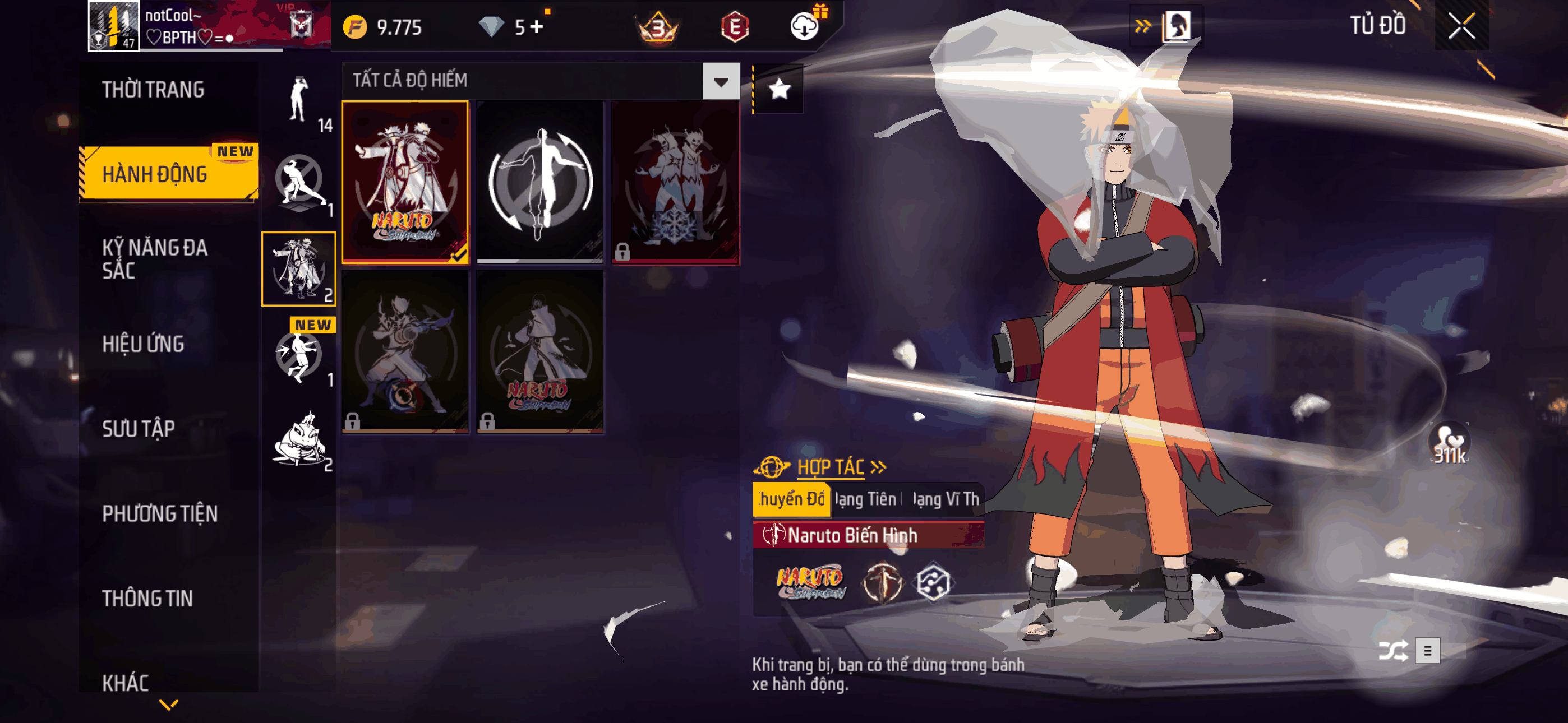
Task: Switch to Phương Tiện category
Action: pyautogui.click(x=159, y=513)
